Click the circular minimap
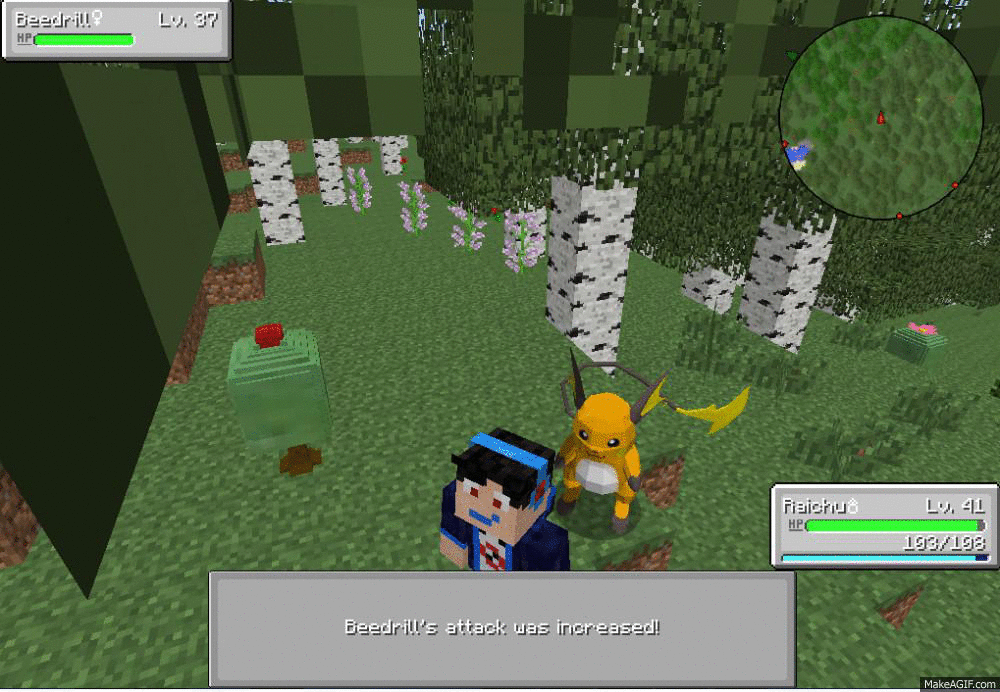 point(880,118)
